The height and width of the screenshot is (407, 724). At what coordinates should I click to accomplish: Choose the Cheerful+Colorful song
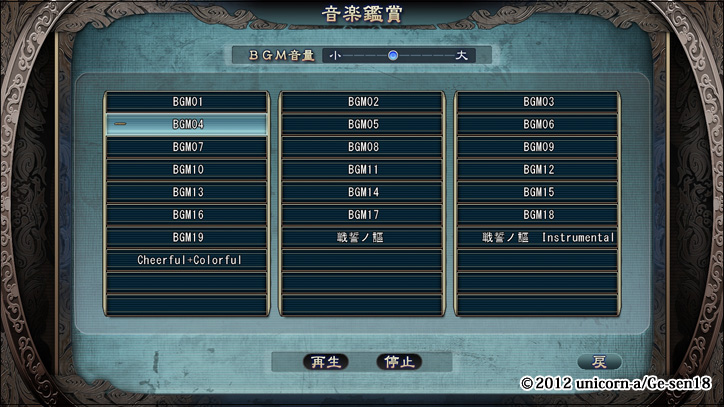pos(187,260)
